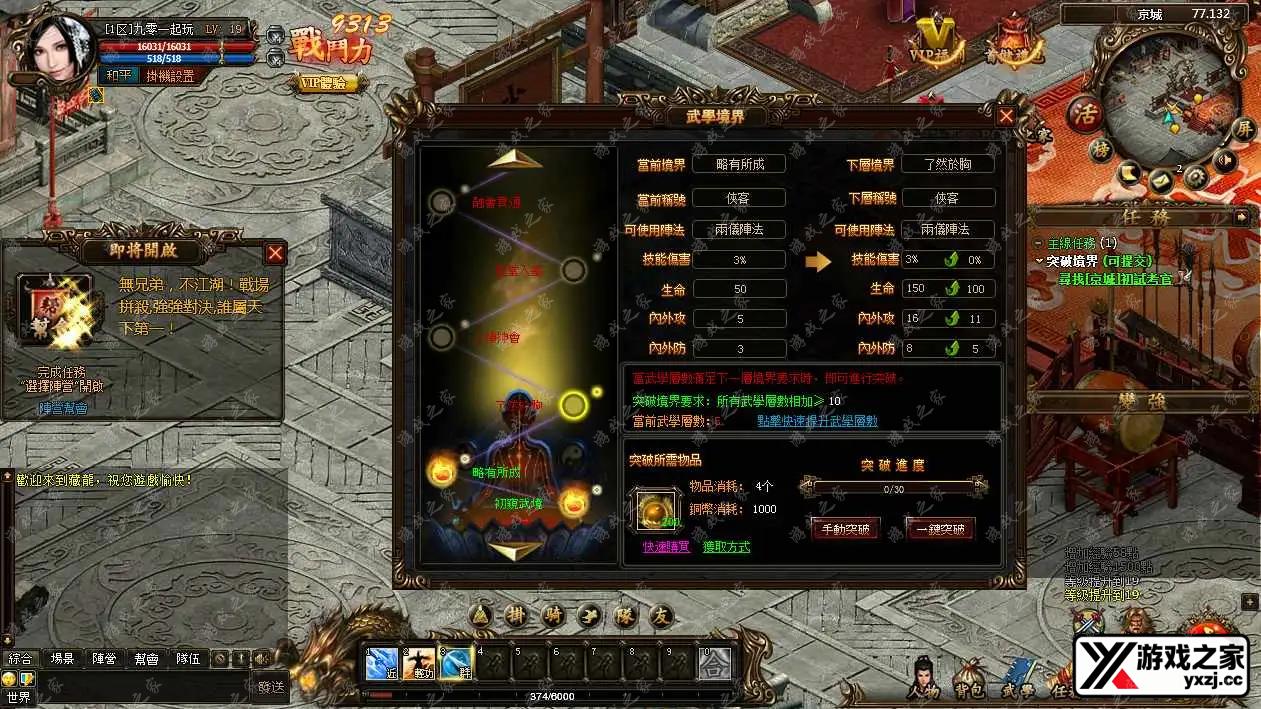Activate the 輕功 skill in hotbar slot 2

tap(418, 663)
